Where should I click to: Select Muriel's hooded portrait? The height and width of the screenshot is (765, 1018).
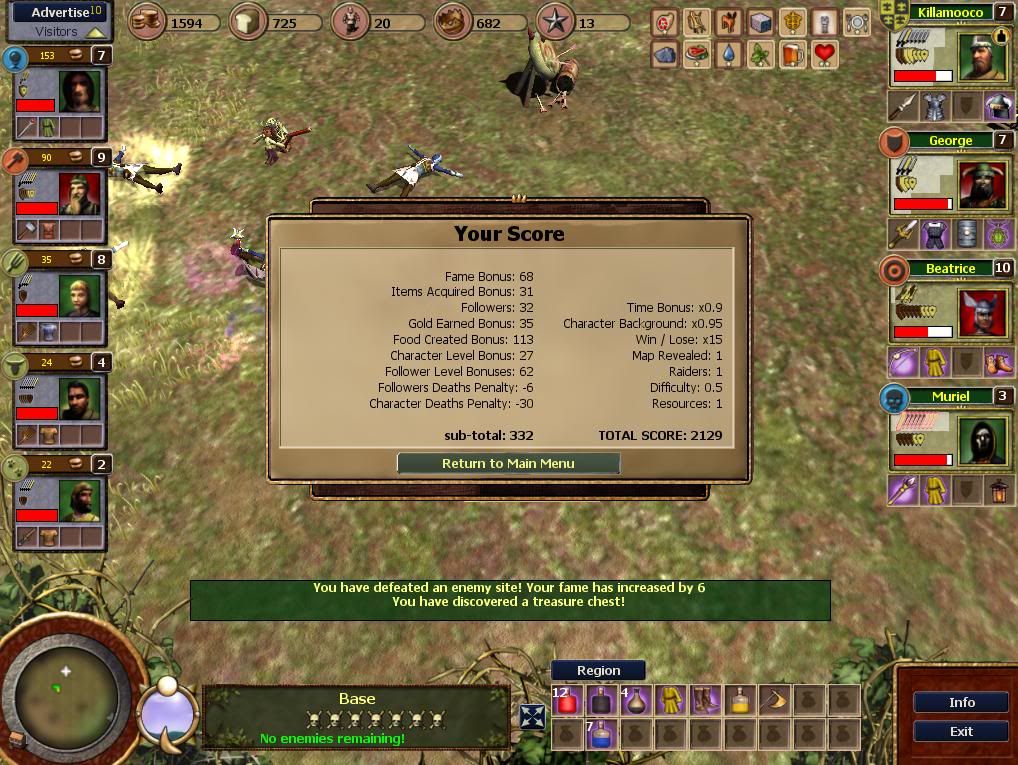coord(980,441)
